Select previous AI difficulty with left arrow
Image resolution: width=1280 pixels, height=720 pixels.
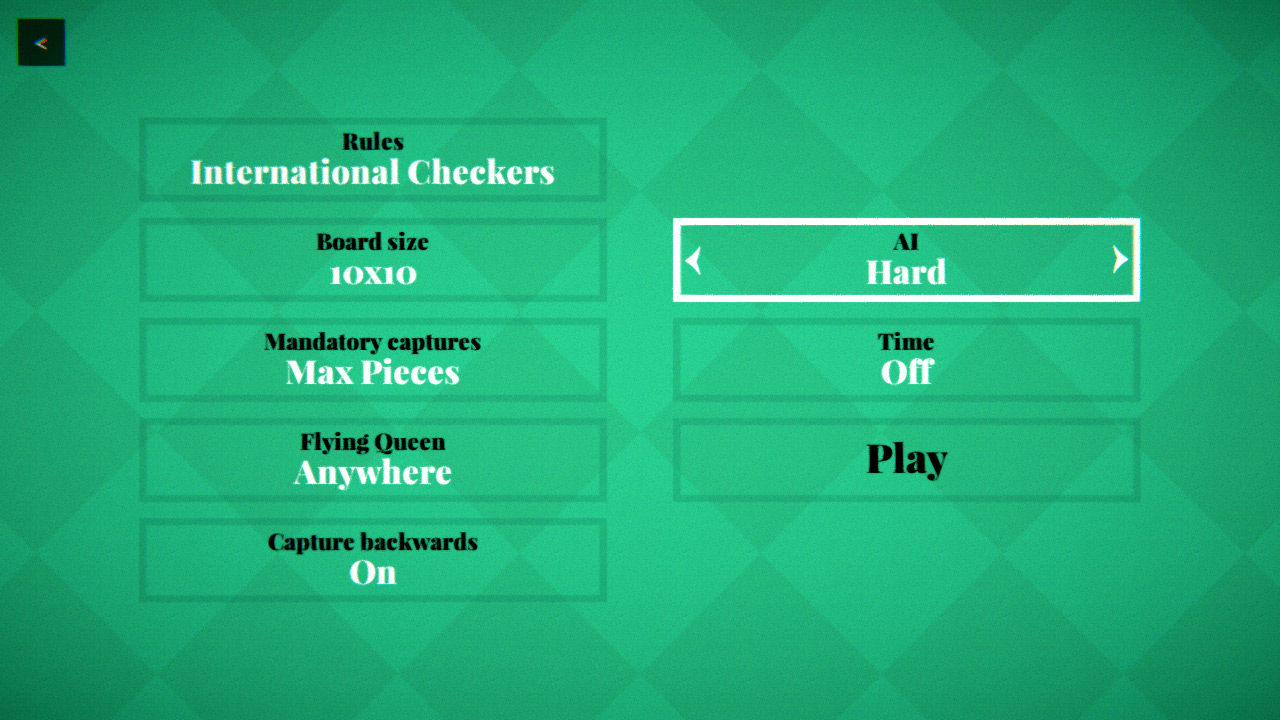[x=693, y=261]
